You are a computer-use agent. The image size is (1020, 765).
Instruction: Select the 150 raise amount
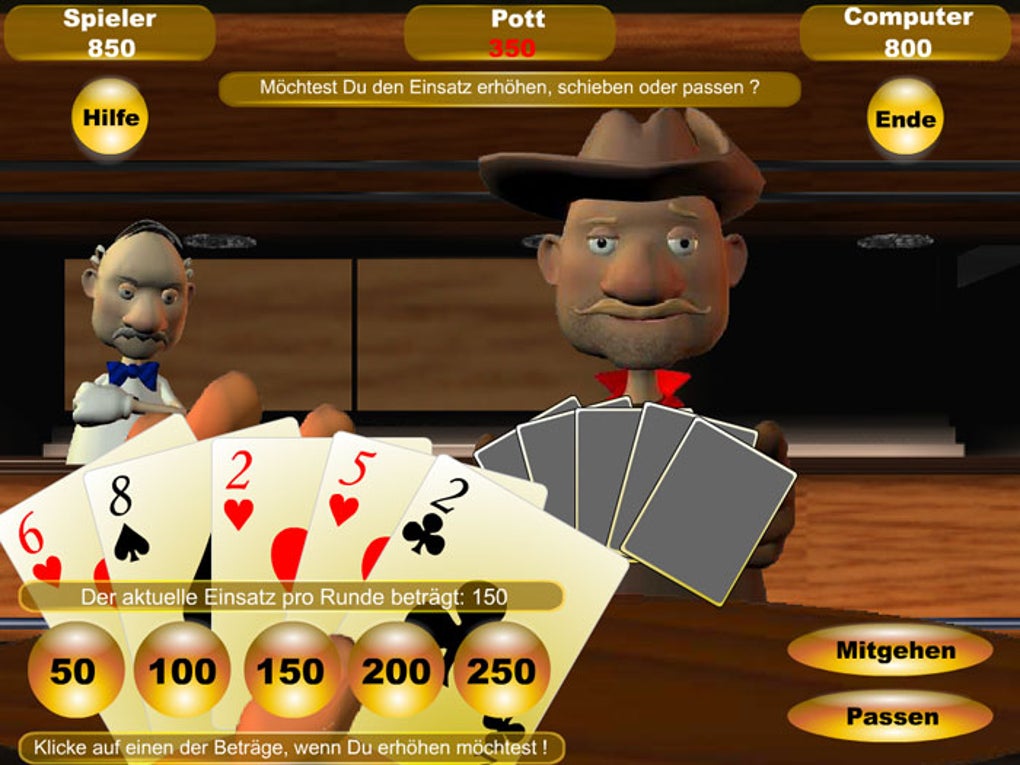(x=291, y=670)
